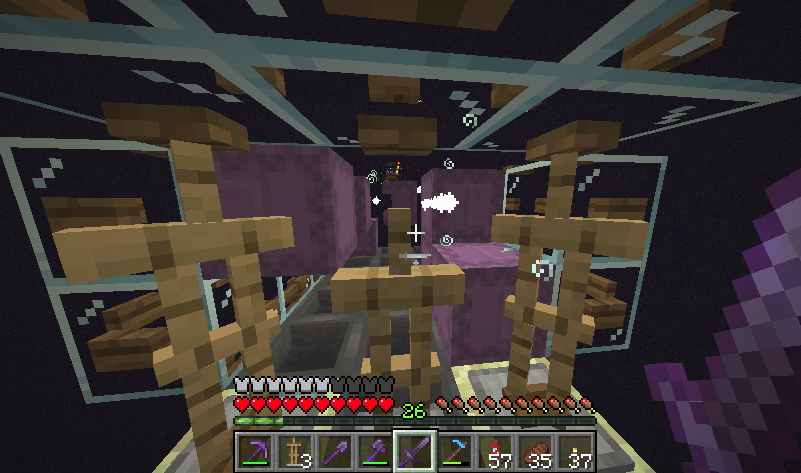The width and height of the screenshot is (801, 473).
Task: Pick the torch stack hotbar slot
Action: [574, 452]
